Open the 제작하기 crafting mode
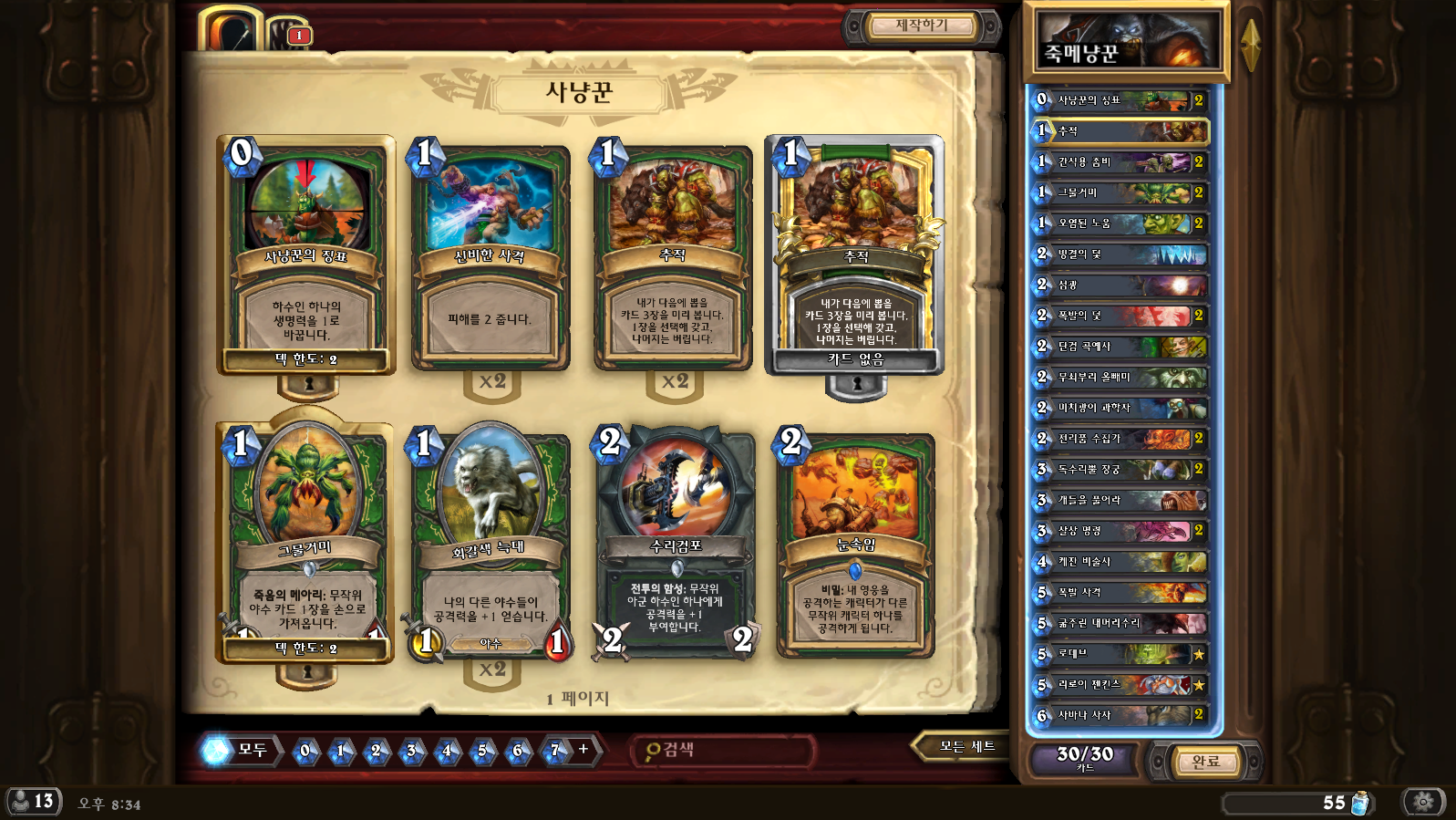Viewport: 1456px width, 820px height. (922, 26)
